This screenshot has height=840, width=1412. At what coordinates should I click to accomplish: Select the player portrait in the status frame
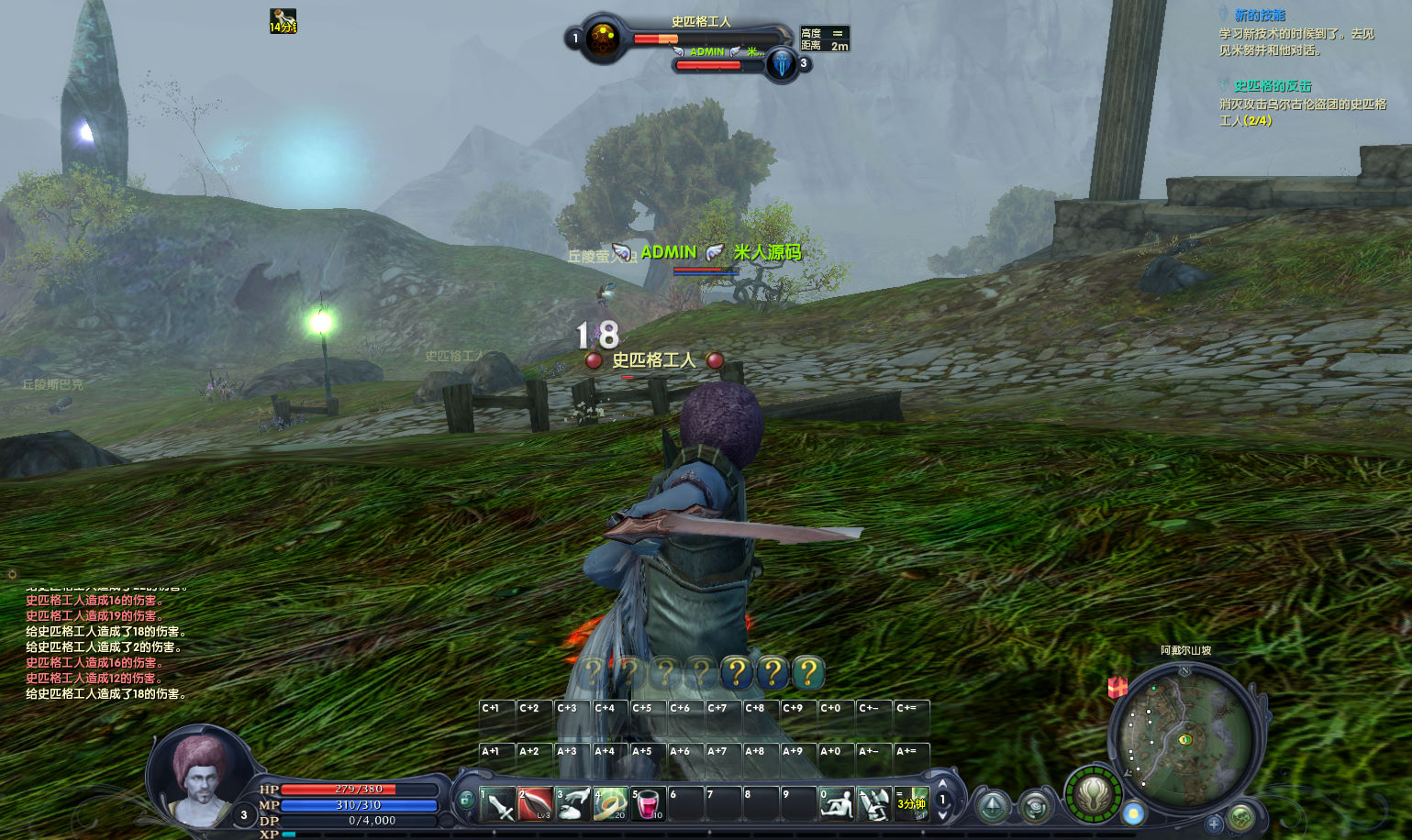point(199,781)
